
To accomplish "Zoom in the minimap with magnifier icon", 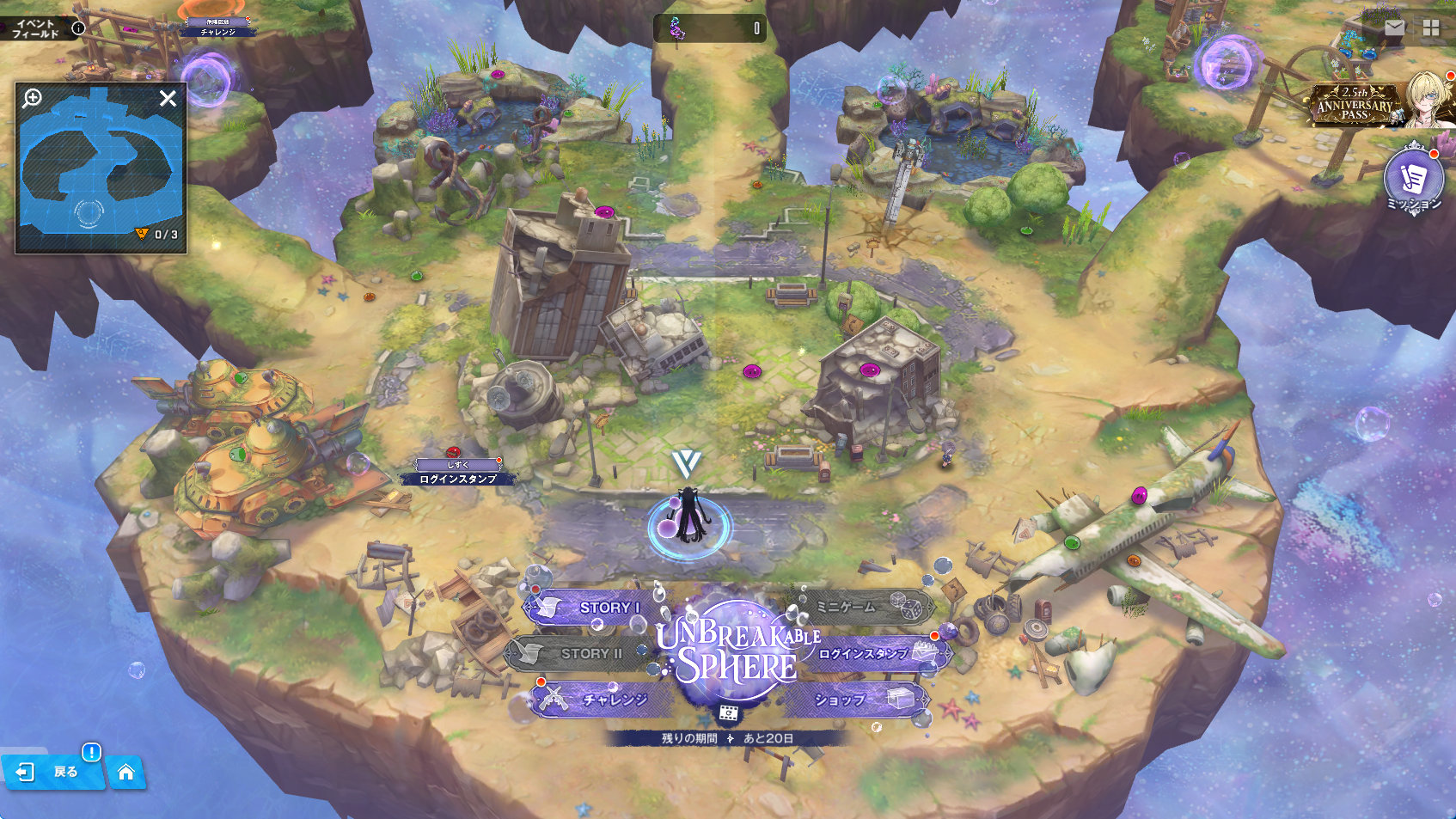I will pyautogui.click(x=33, y=98).
